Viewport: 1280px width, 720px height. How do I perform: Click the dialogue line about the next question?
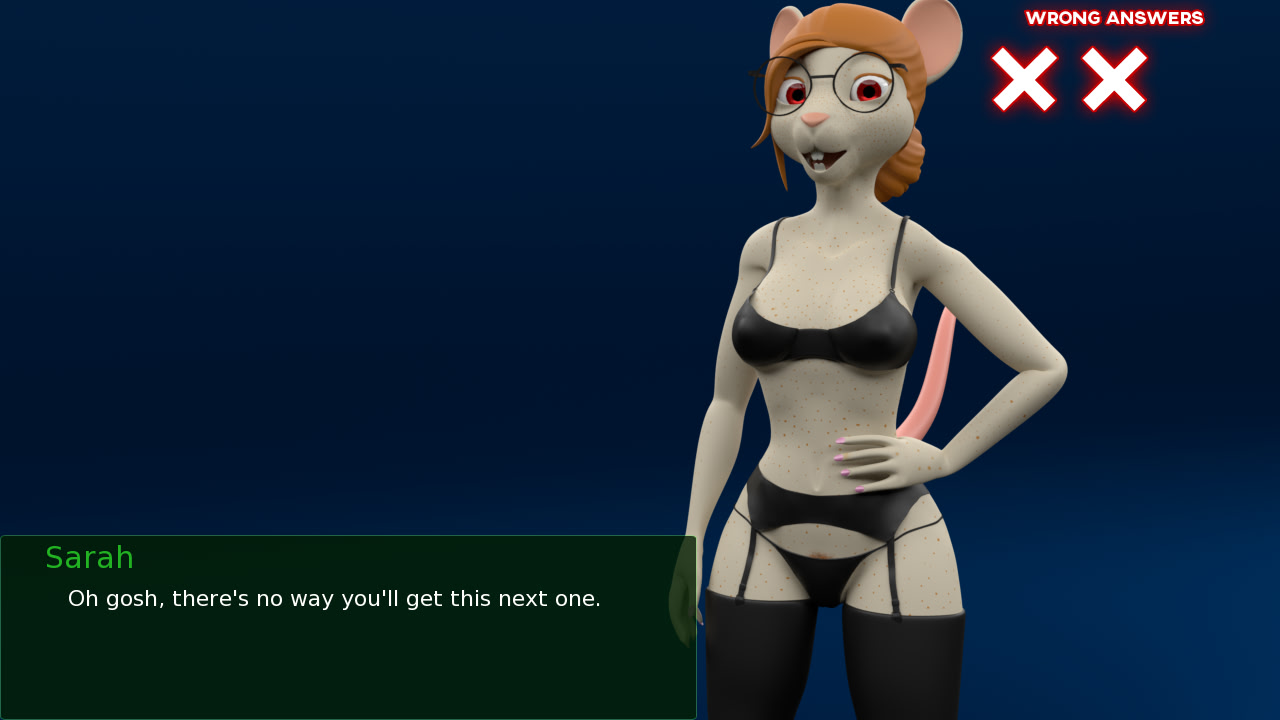(334, 598)
